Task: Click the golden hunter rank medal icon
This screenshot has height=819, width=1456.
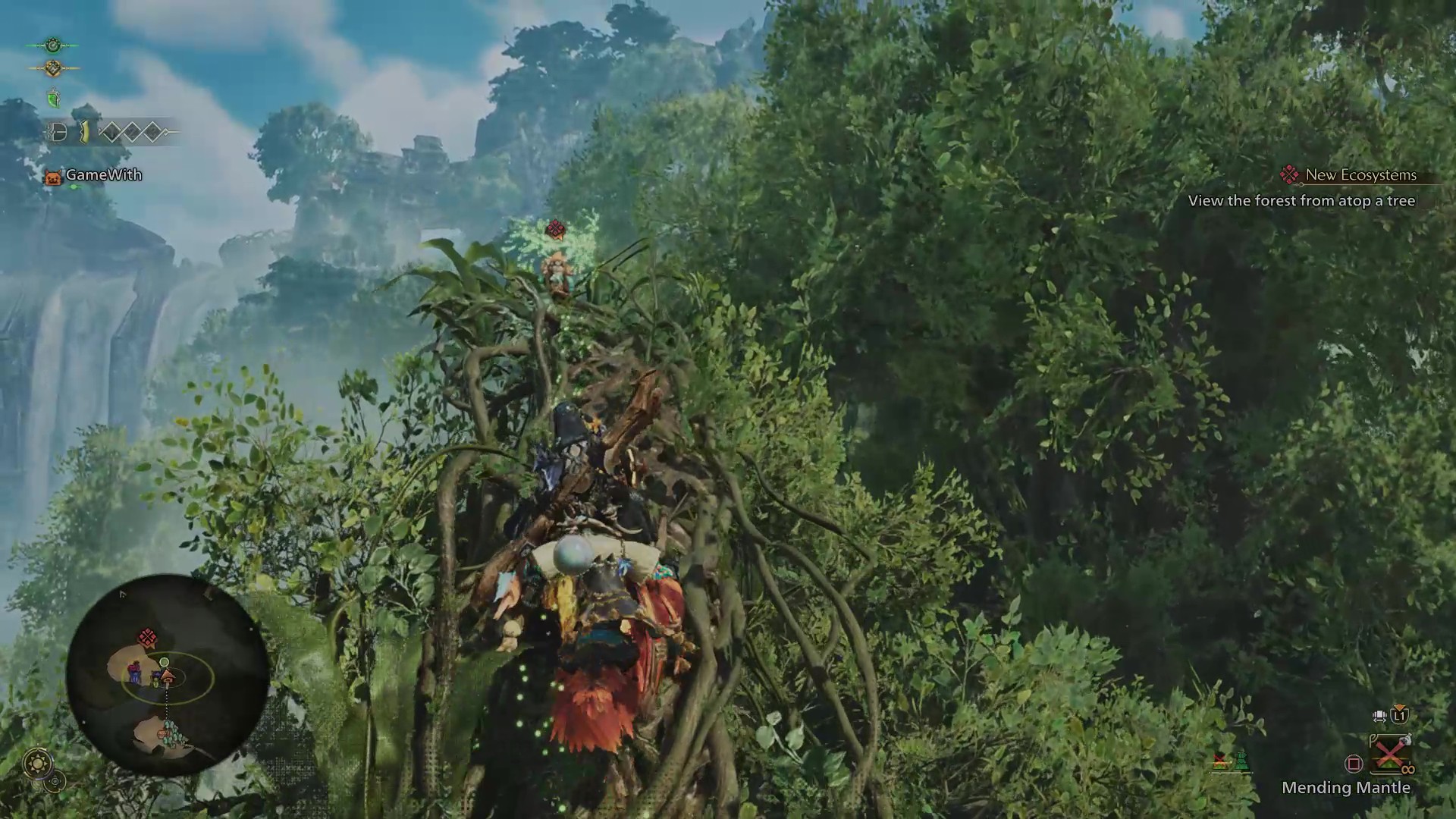Action: (52, 67)
